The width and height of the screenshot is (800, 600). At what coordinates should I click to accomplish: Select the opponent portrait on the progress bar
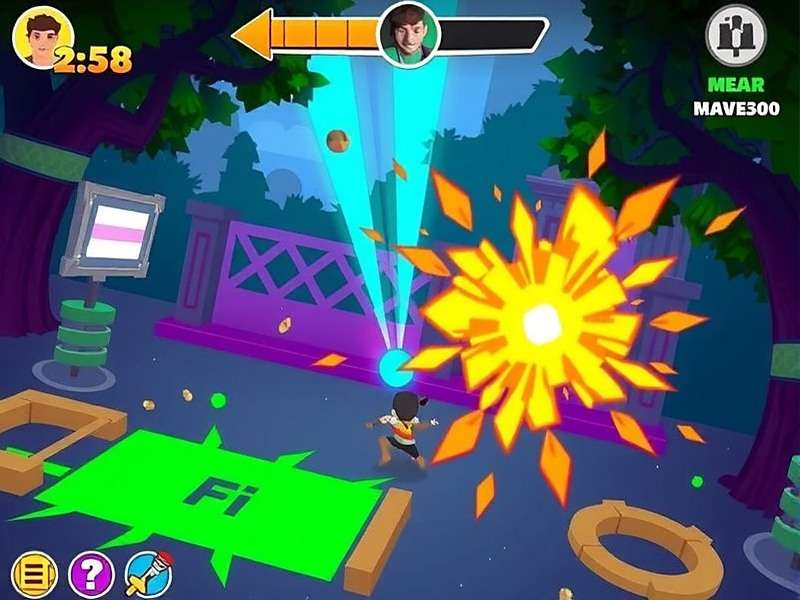(x=408, y=34)
